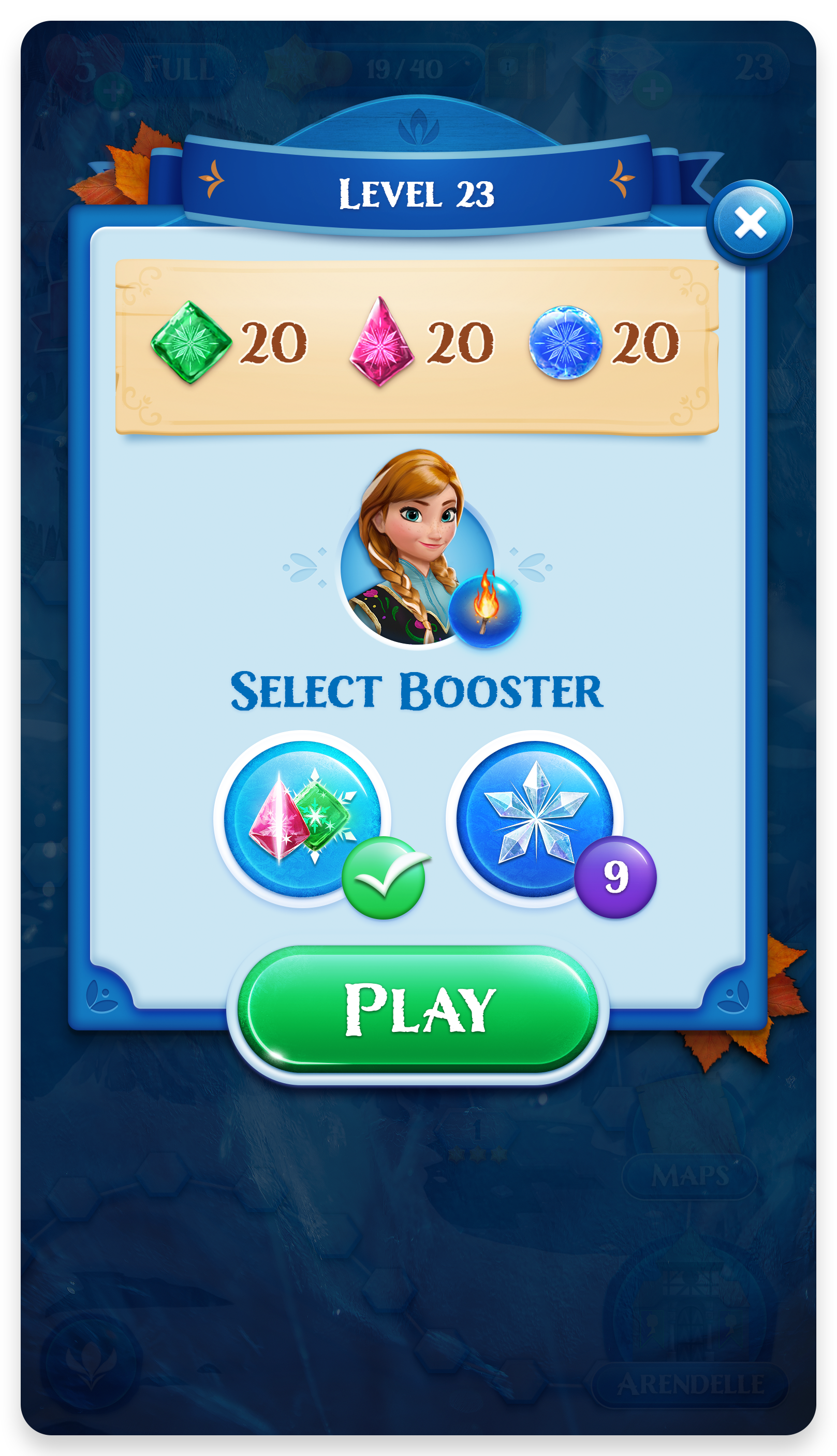Close the Level 23 dialog
Viewport: 837px width, 1456px height.
point(750,223)
